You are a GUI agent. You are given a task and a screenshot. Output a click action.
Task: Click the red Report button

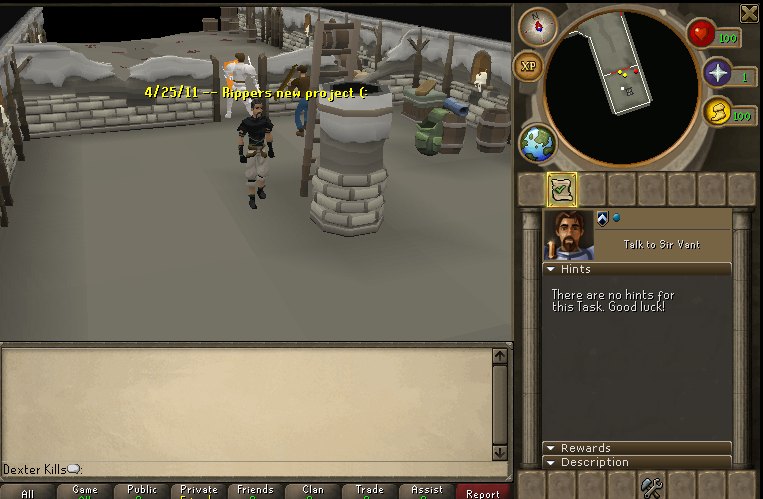483,493
